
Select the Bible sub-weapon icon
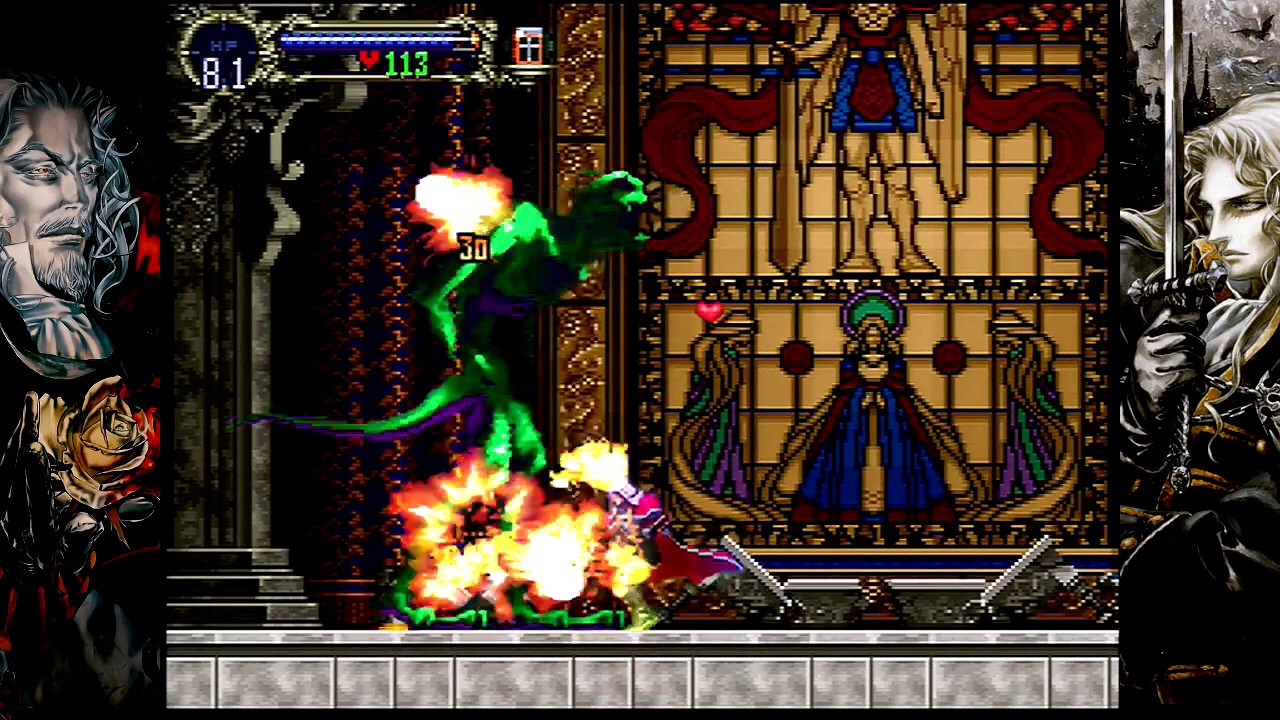coord(527,47)
